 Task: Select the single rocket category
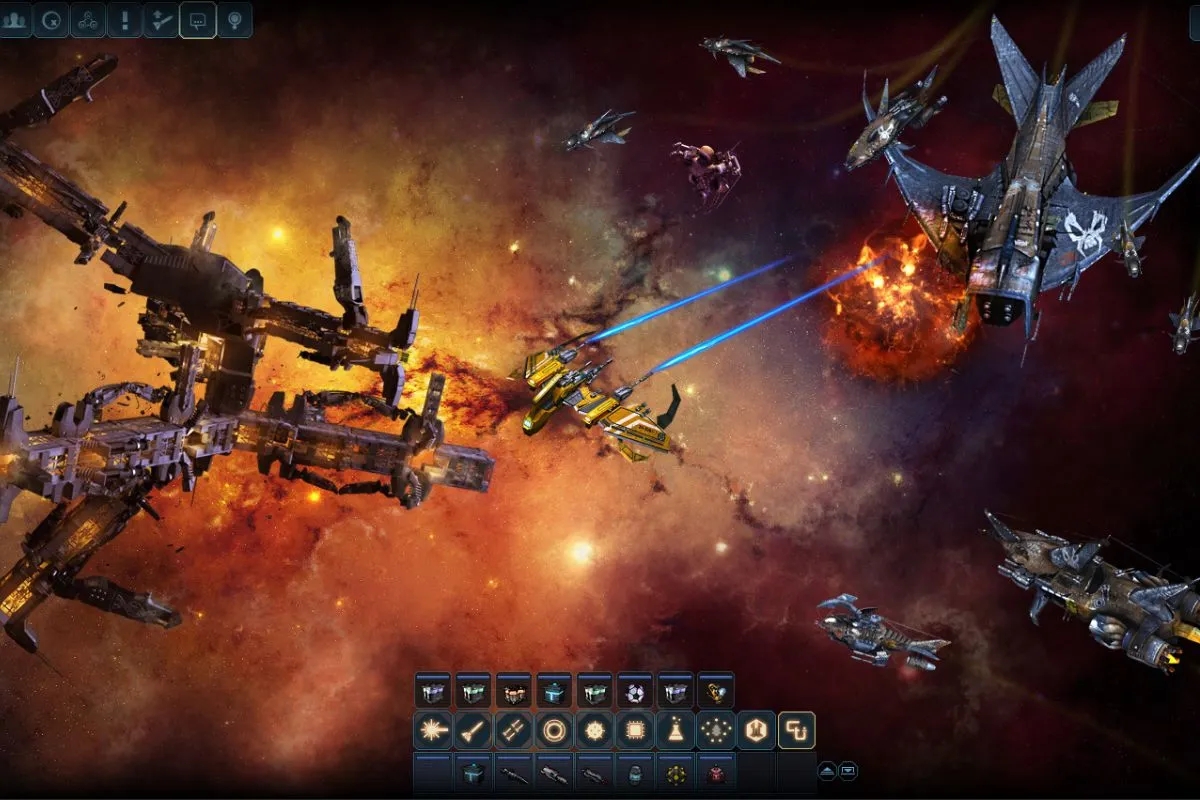pos(473,730)
